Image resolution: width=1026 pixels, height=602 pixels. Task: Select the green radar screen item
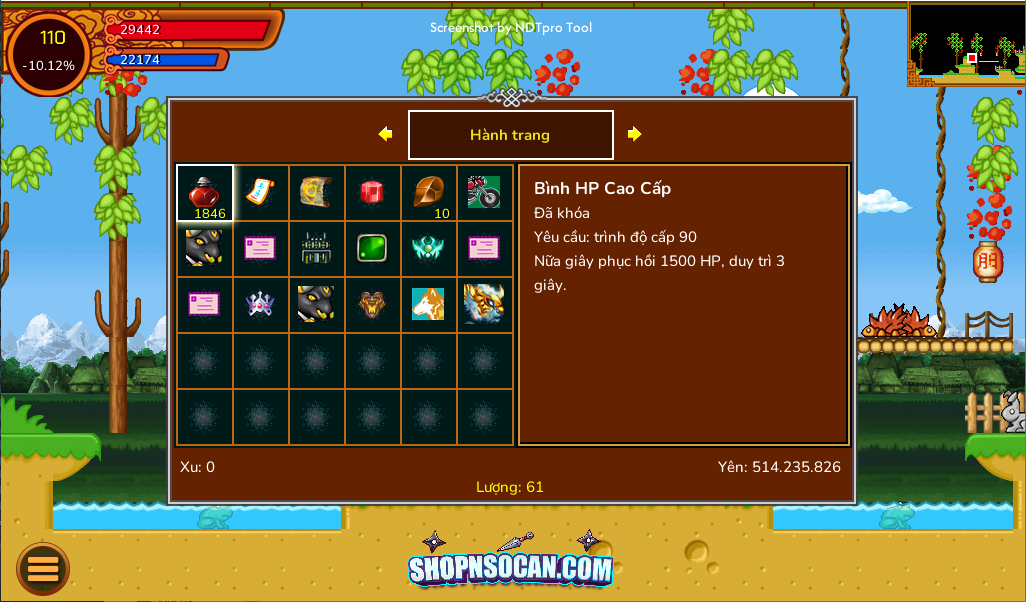[x=372, y=248]
